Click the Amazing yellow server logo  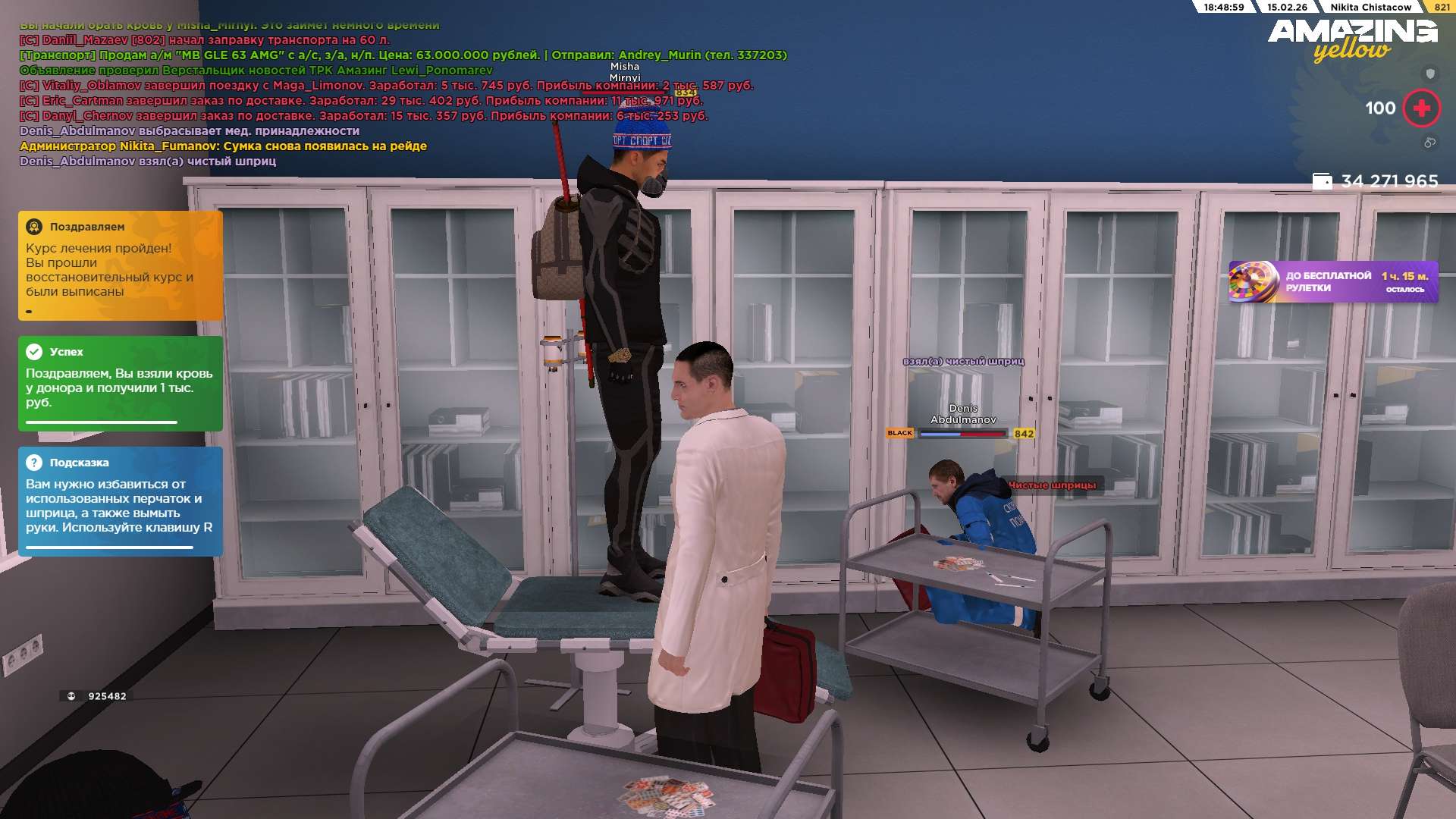pyautogui.click(x=1352, y=39)
